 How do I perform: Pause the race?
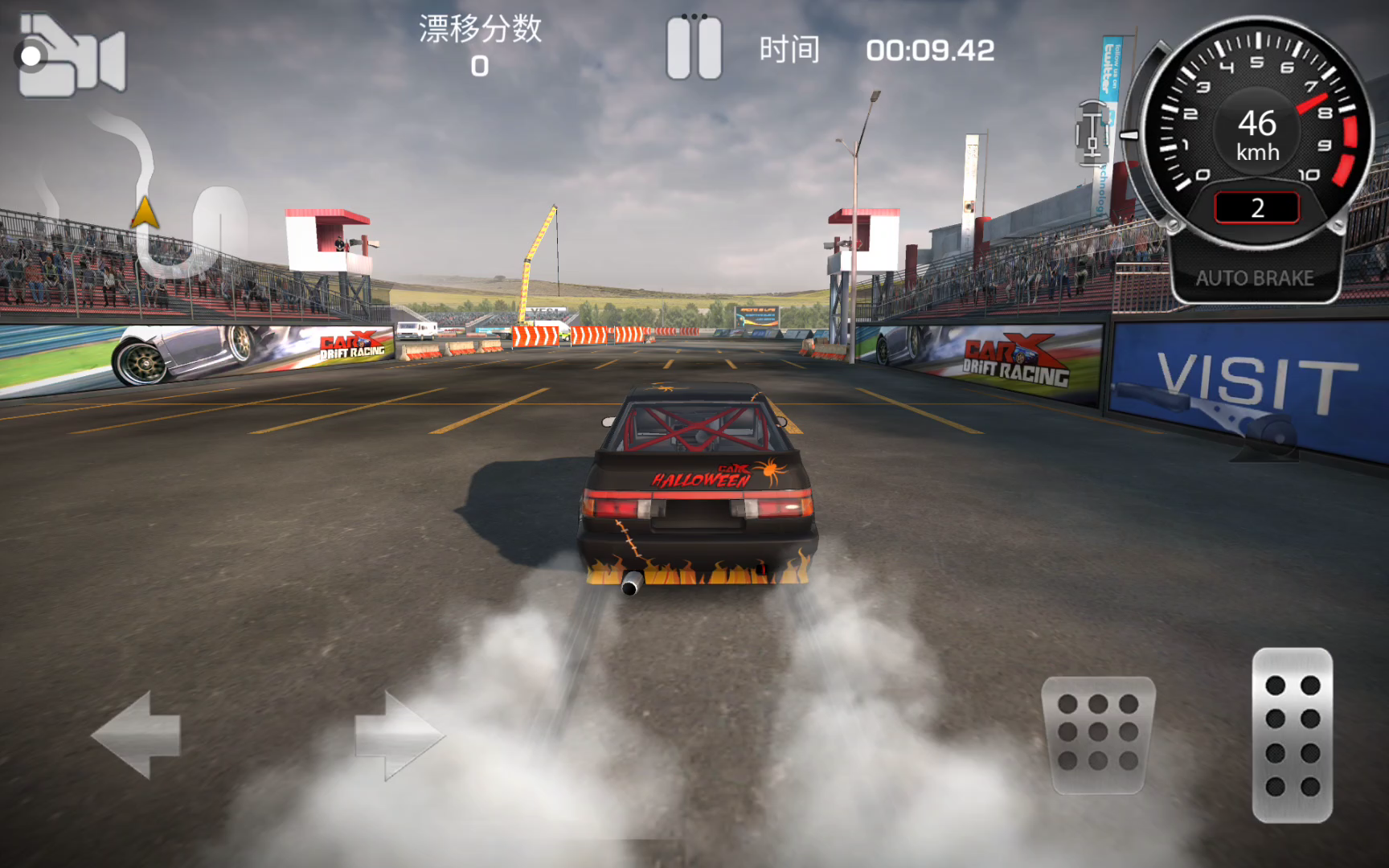[x=694, y=48]
